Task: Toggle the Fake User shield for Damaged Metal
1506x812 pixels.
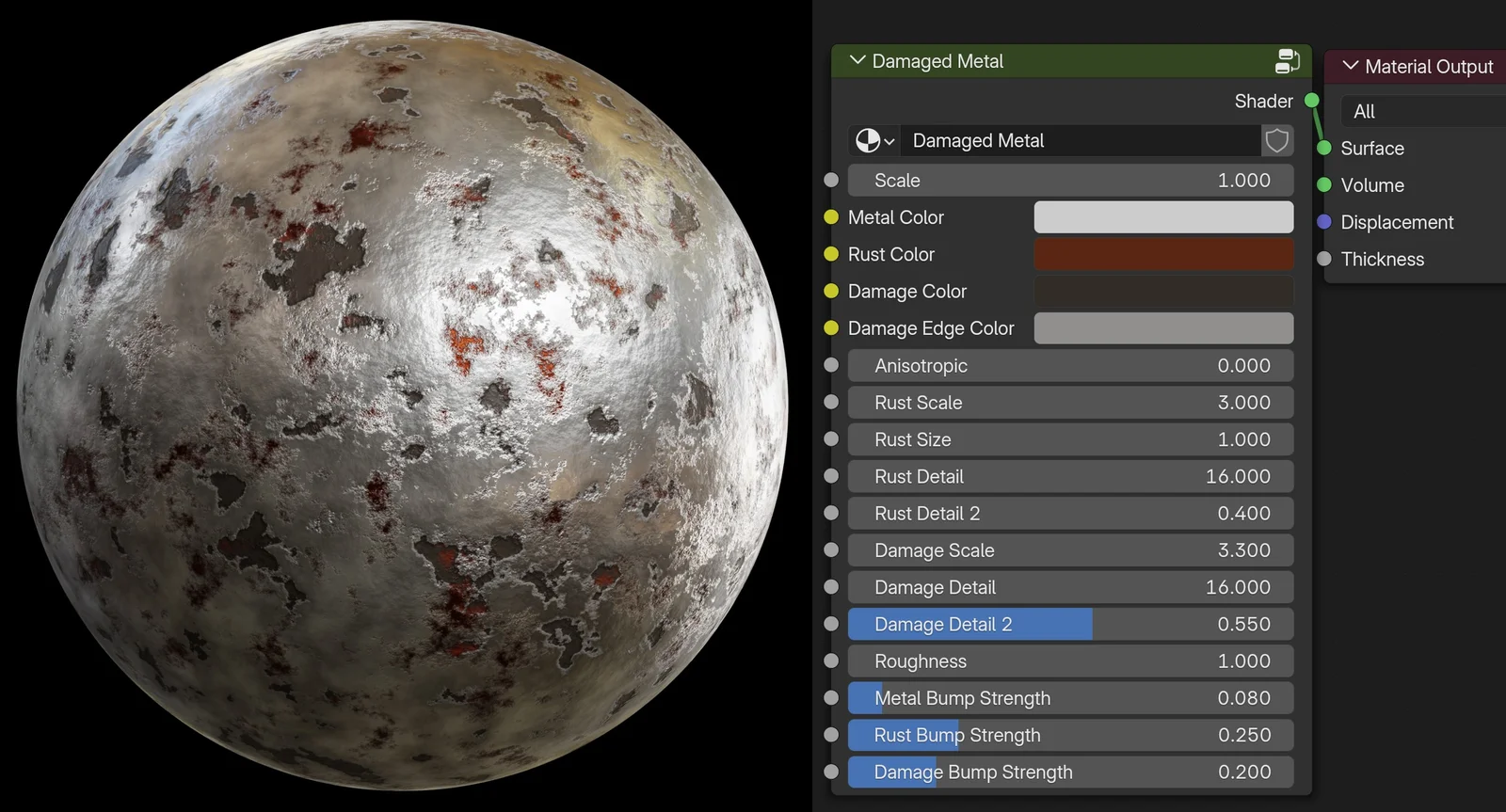Action: 1277,140
